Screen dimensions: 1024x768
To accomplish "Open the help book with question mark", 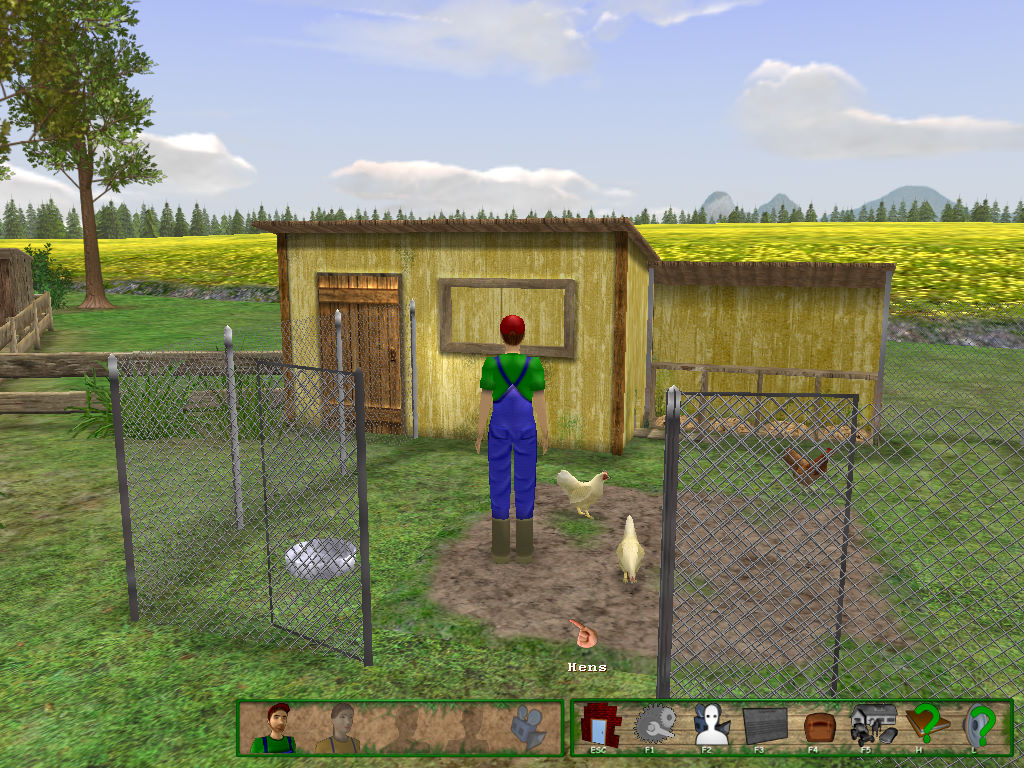I will pyautogui.click(x=926, y=723).
